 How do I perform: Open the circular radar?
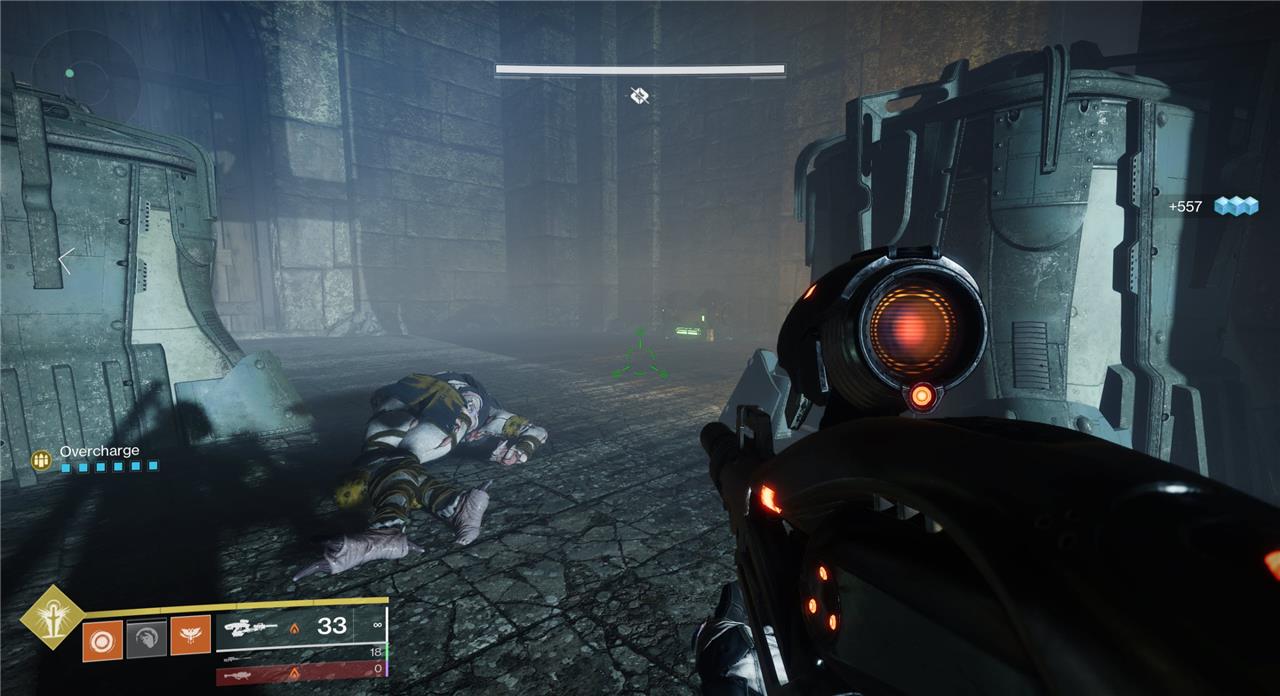point(85,74)
